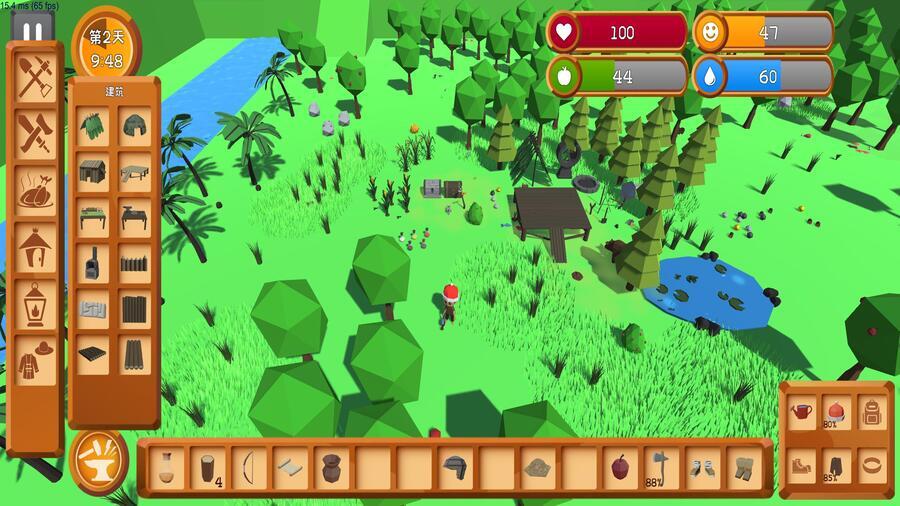Open the hammer and saw crafting category
The height and width of the screenshot is (506, 900).
[x=35, y=131]
